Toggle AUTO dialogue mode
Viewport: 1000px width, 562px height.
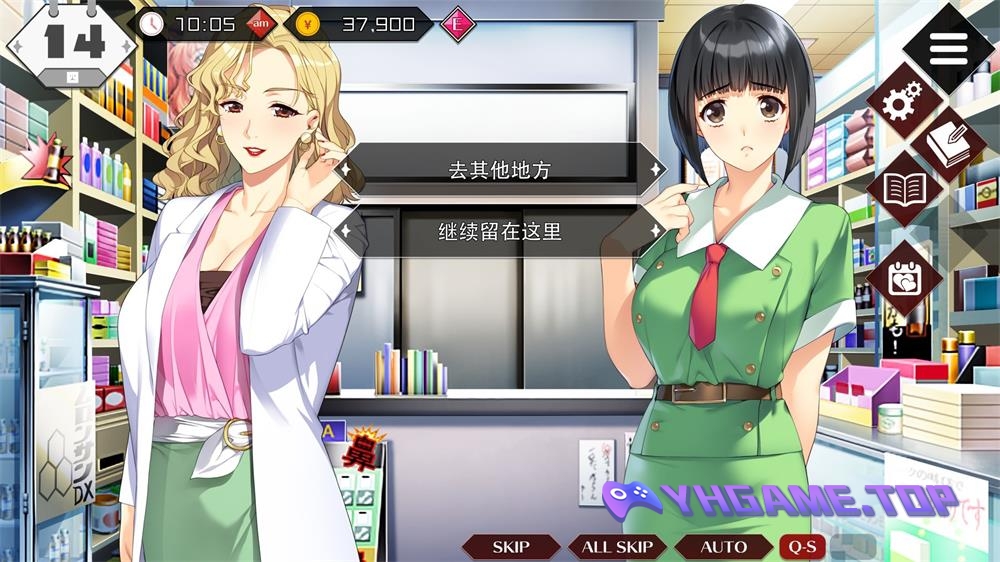click(723, 547)
